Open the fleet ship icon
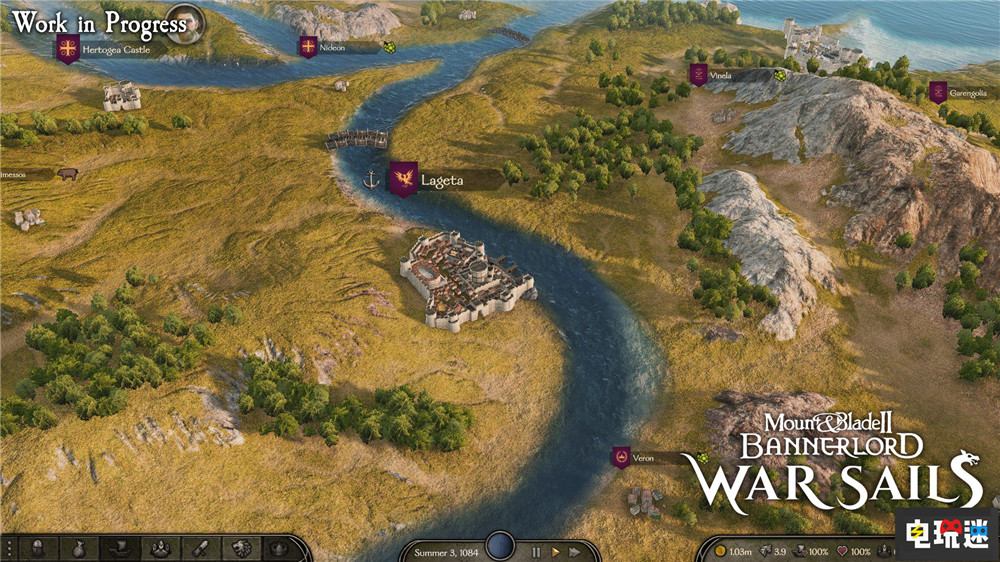This screenshot has width=1000, height=562. 119,548
